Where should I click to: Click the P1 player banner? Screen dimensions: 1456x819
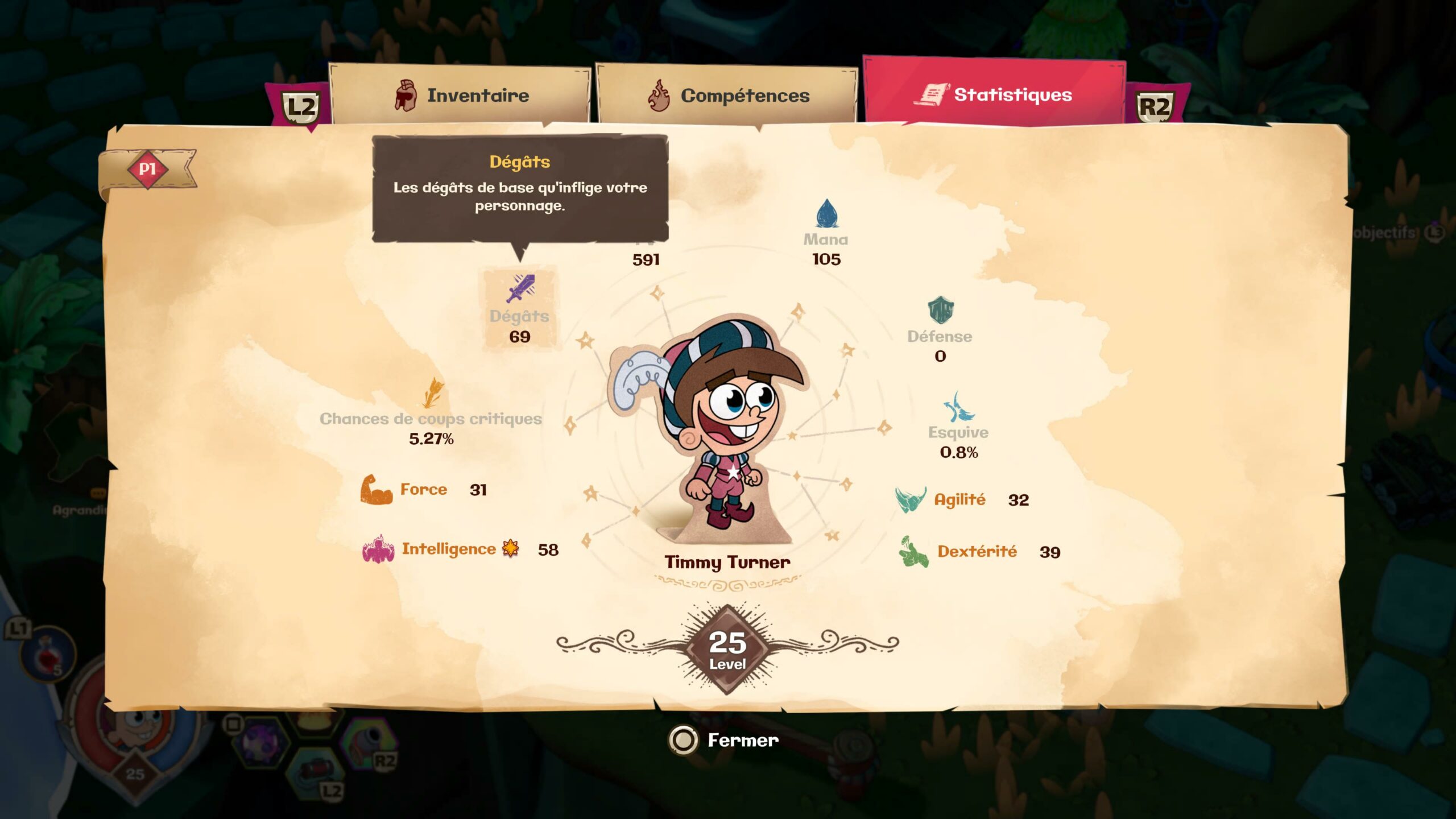coord(148,169)
